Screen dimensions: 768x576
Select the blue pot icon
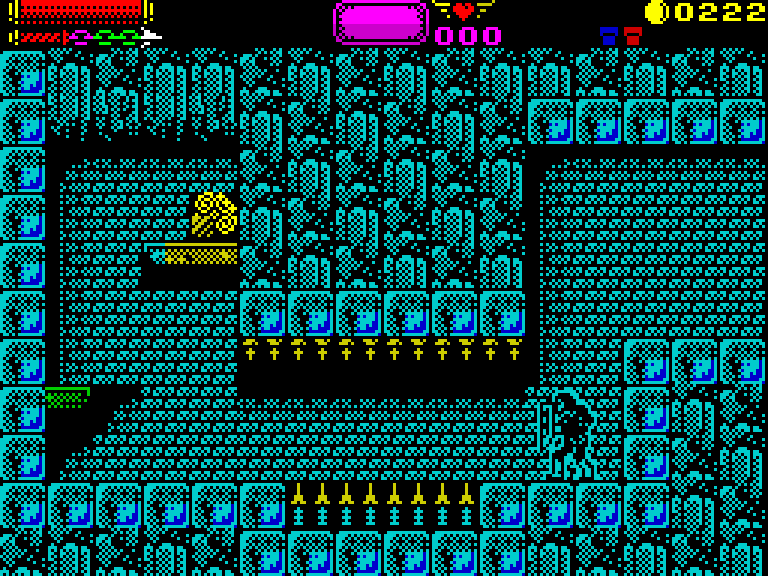[x=608, y=37]
